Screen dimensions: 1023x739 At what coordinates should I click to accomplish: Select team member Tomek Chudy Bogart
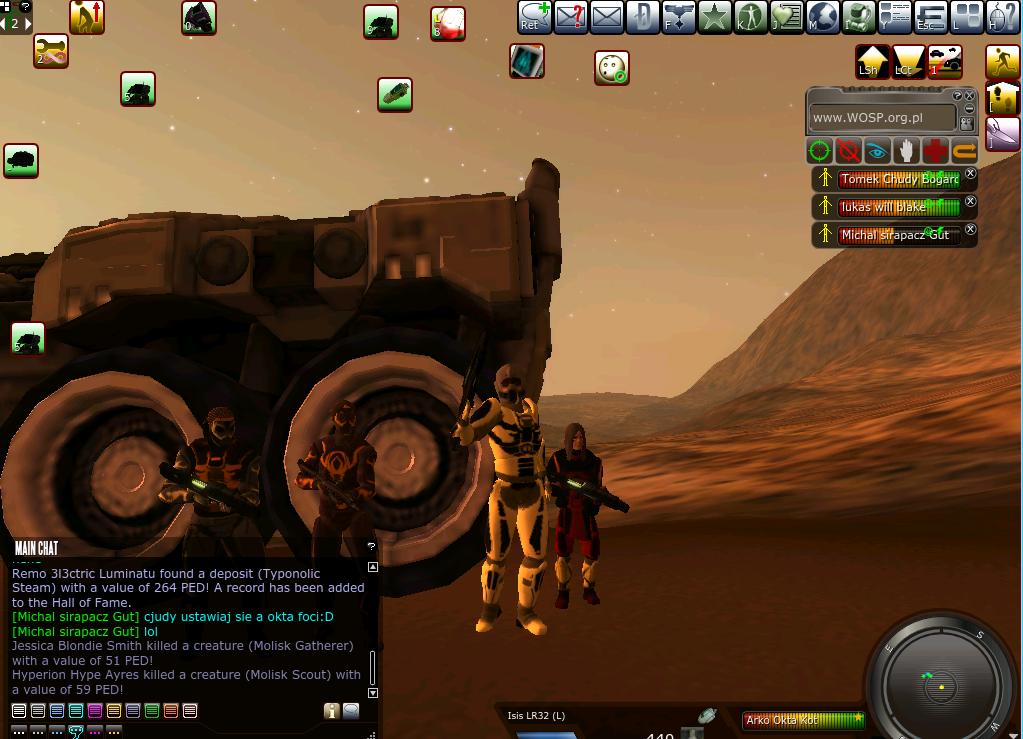point(898,180)
